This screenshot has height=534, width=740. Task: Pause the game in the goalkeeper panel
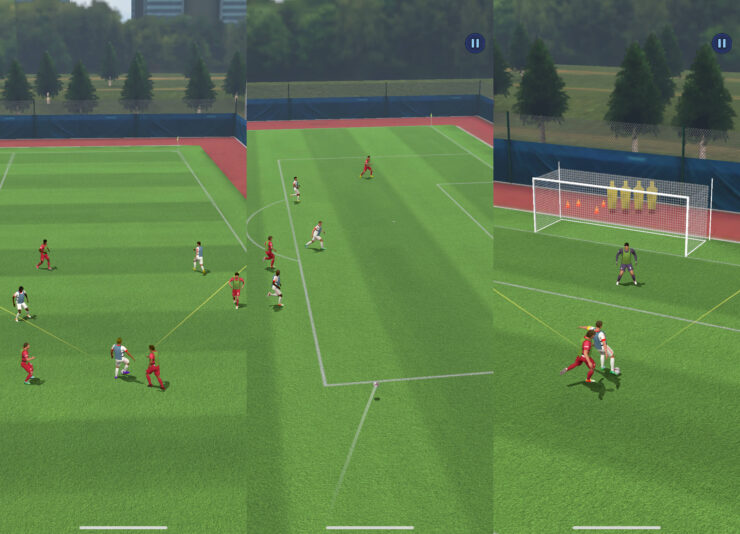(721, 43)
